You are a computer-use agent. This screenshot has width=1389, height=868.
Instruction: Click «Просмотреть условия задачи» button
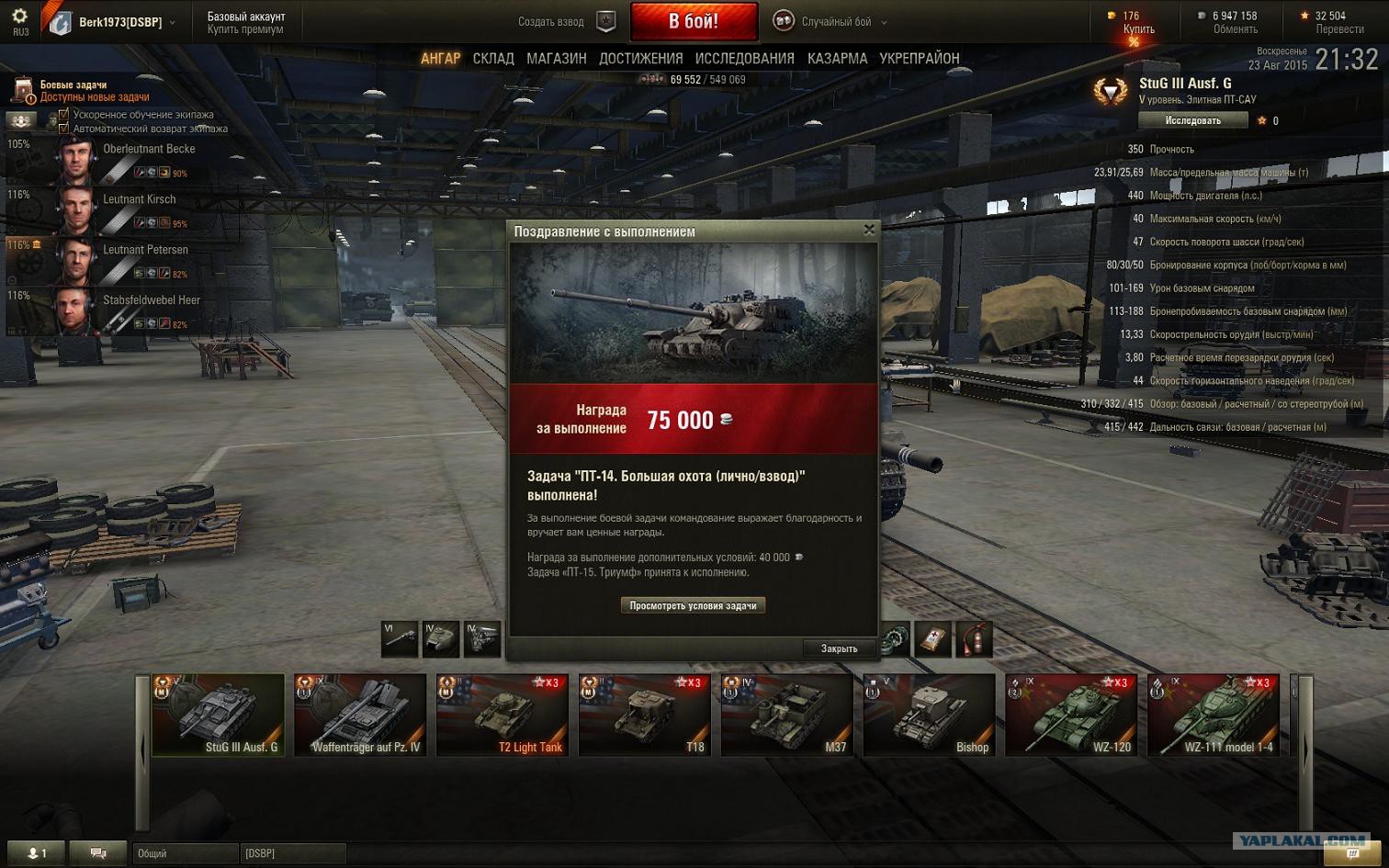pyautogui.click(x=693, y=606)
